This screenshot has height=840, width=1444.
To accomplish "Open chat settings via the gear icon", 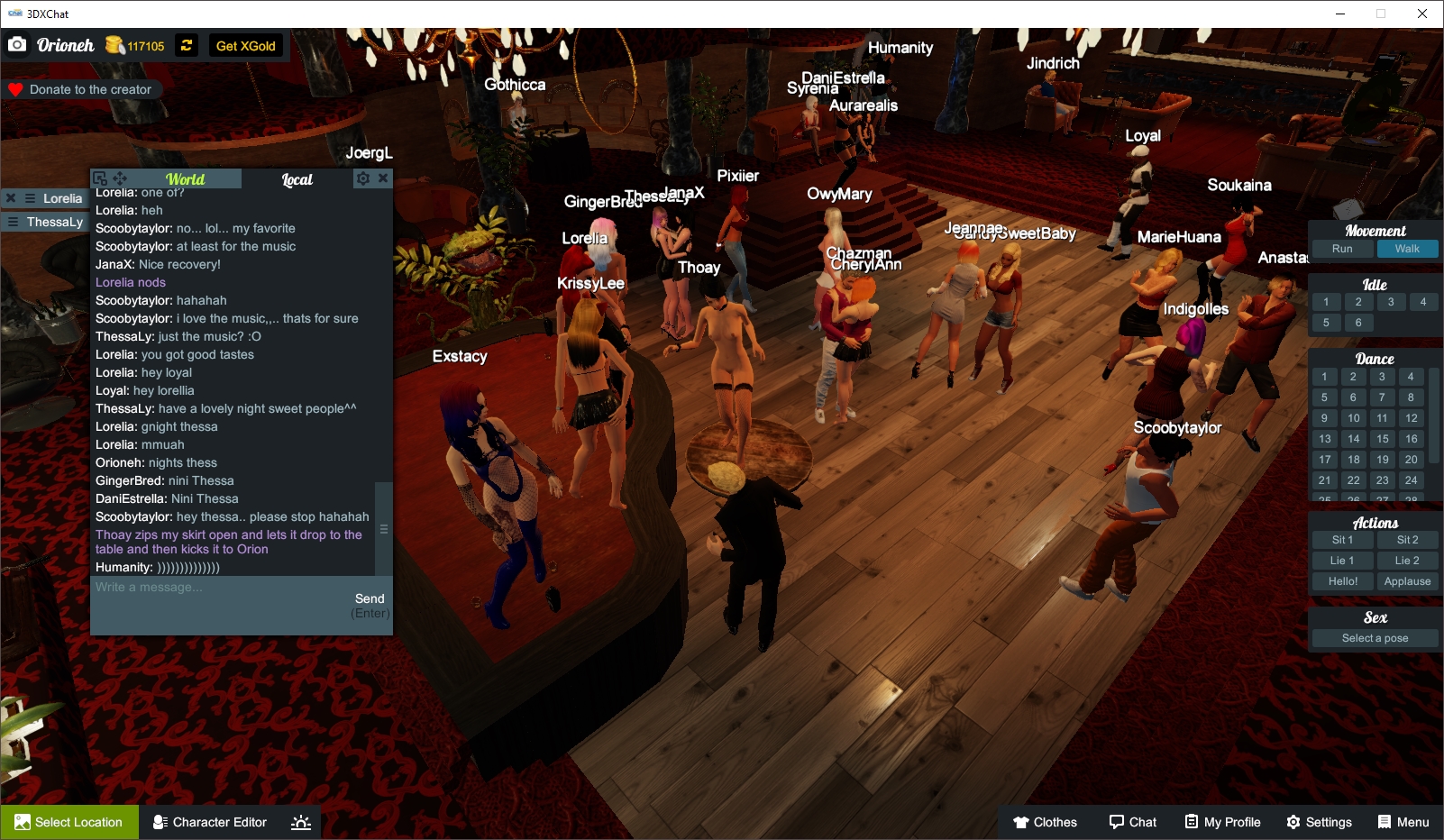I will pos(362,178).
